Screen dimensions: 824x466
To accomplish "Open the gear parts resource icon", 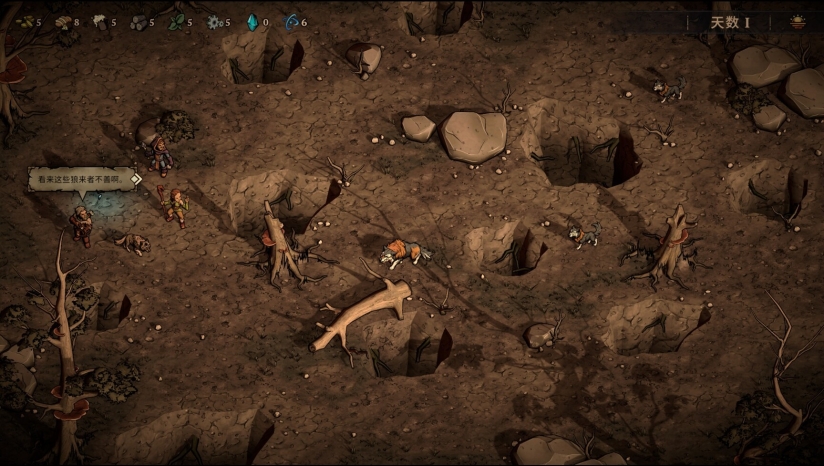I will 214,22.
